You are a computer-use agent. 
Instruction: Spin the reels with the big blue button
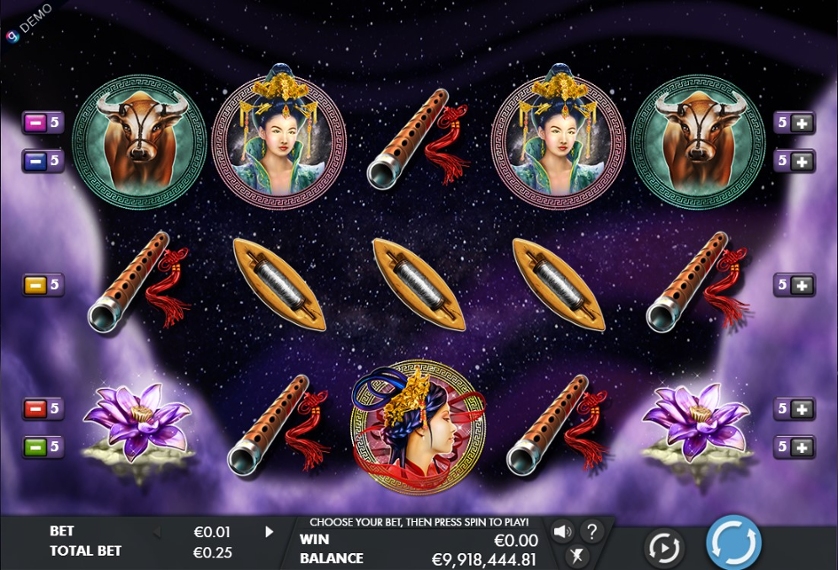coord(734,543)
